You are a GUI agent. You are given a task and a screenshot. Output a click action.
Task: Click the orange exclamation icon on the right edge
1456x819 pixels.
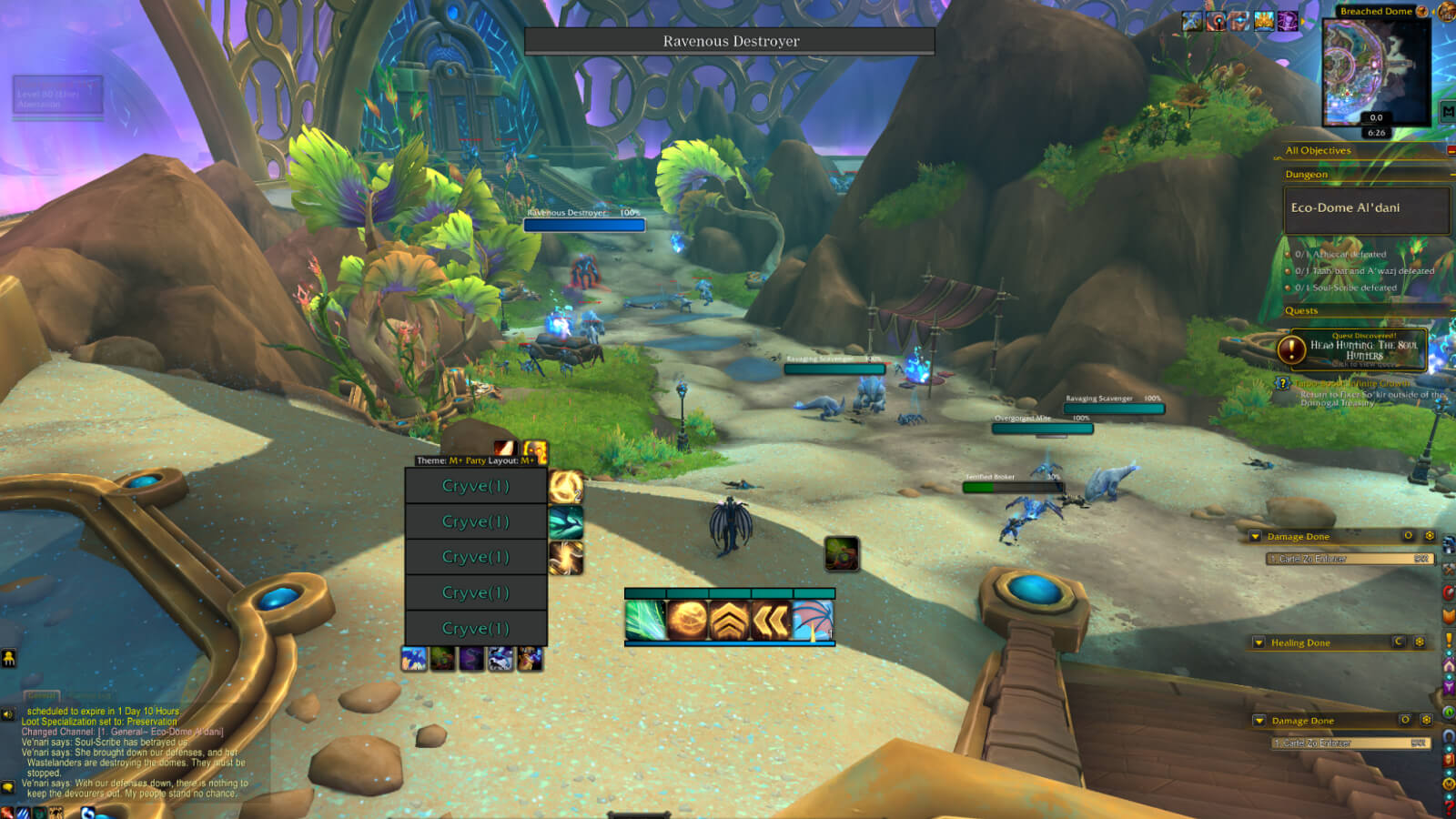click(x=1449, y=637)
